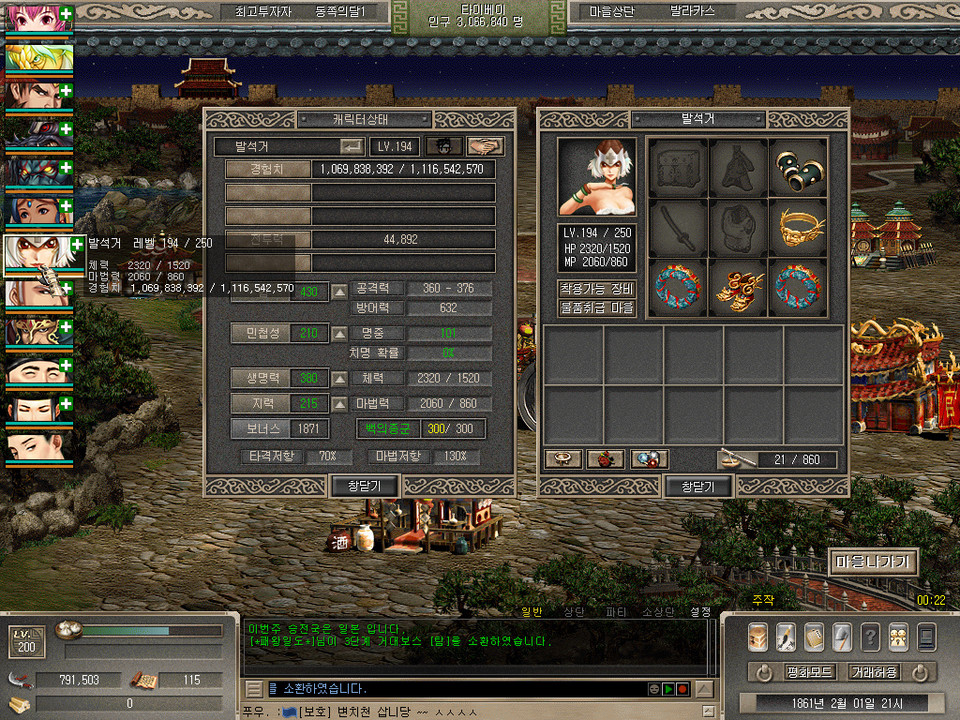
Task: Click the 마을상단 button on top bar
Action: coord(609,12)
